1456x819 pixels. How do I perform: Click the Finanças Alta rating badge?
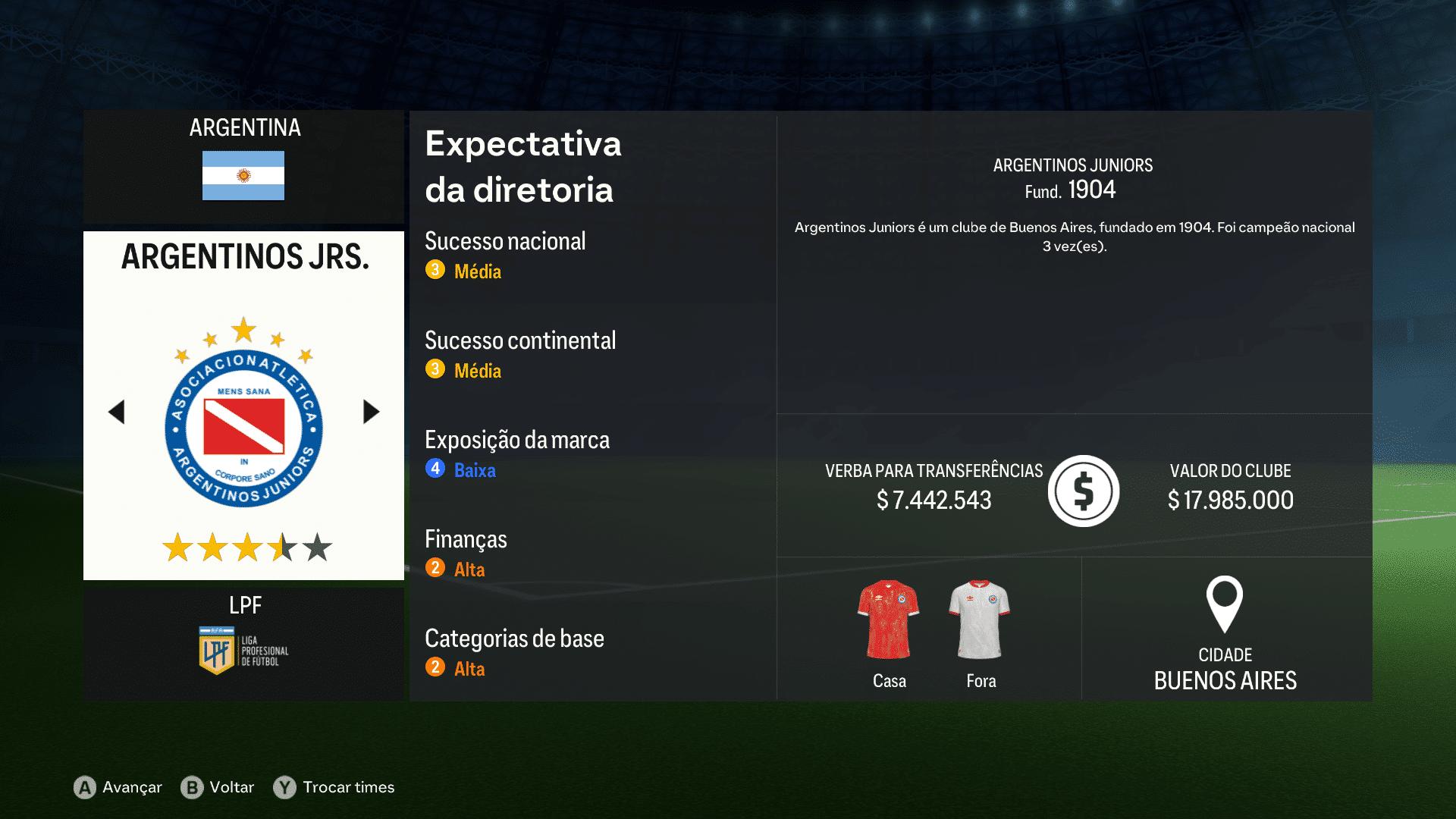coord(435,567)
